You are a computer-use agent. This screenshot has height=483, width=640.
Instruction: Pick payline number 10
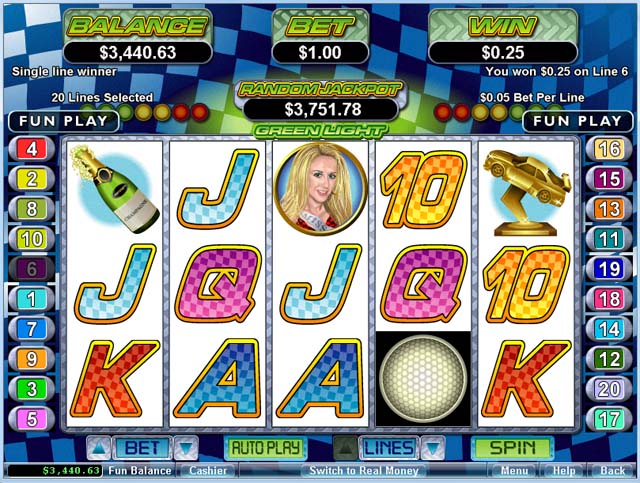32,239
